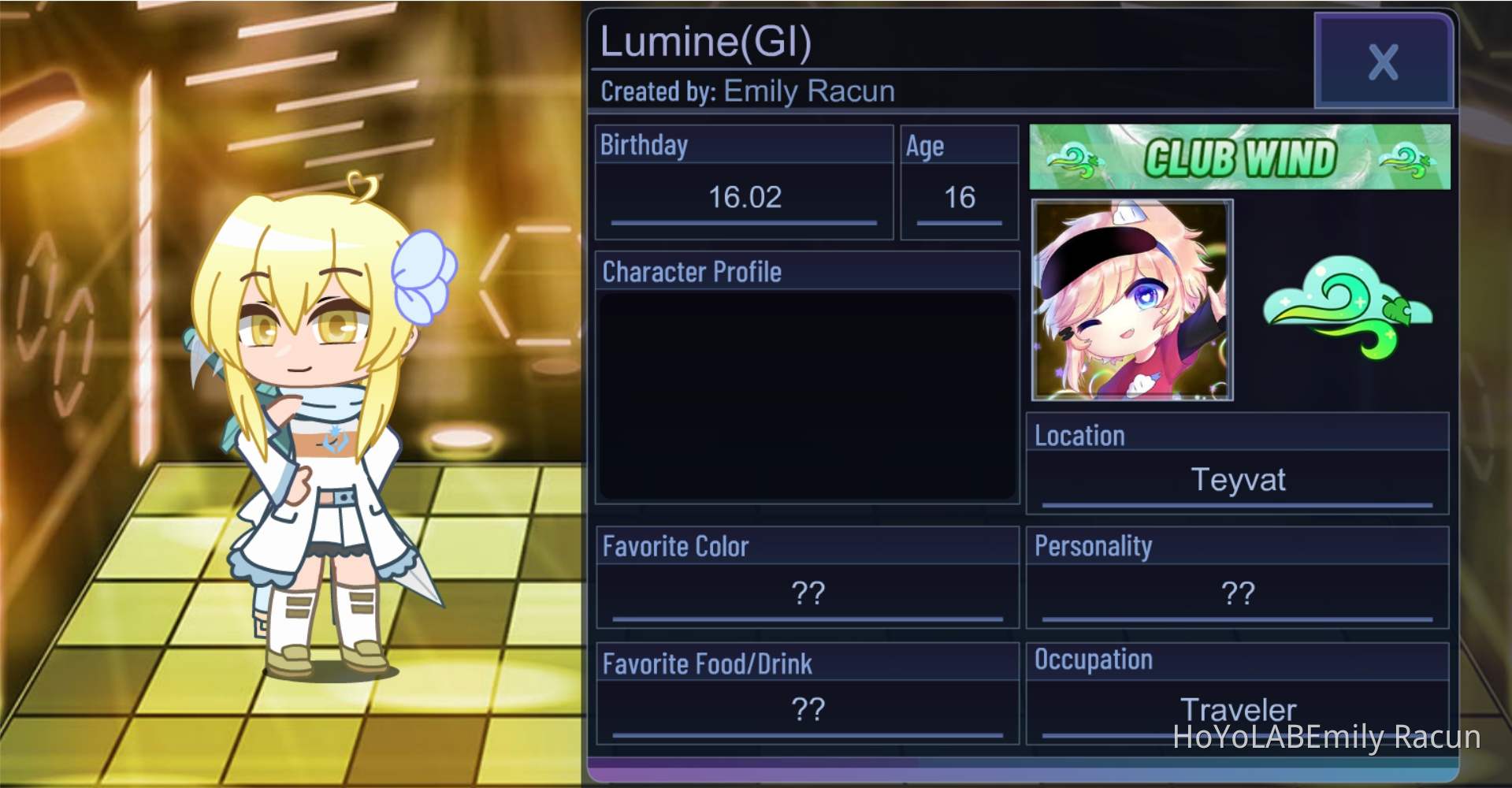Click the Personality value showing ??

(1238, 591)
